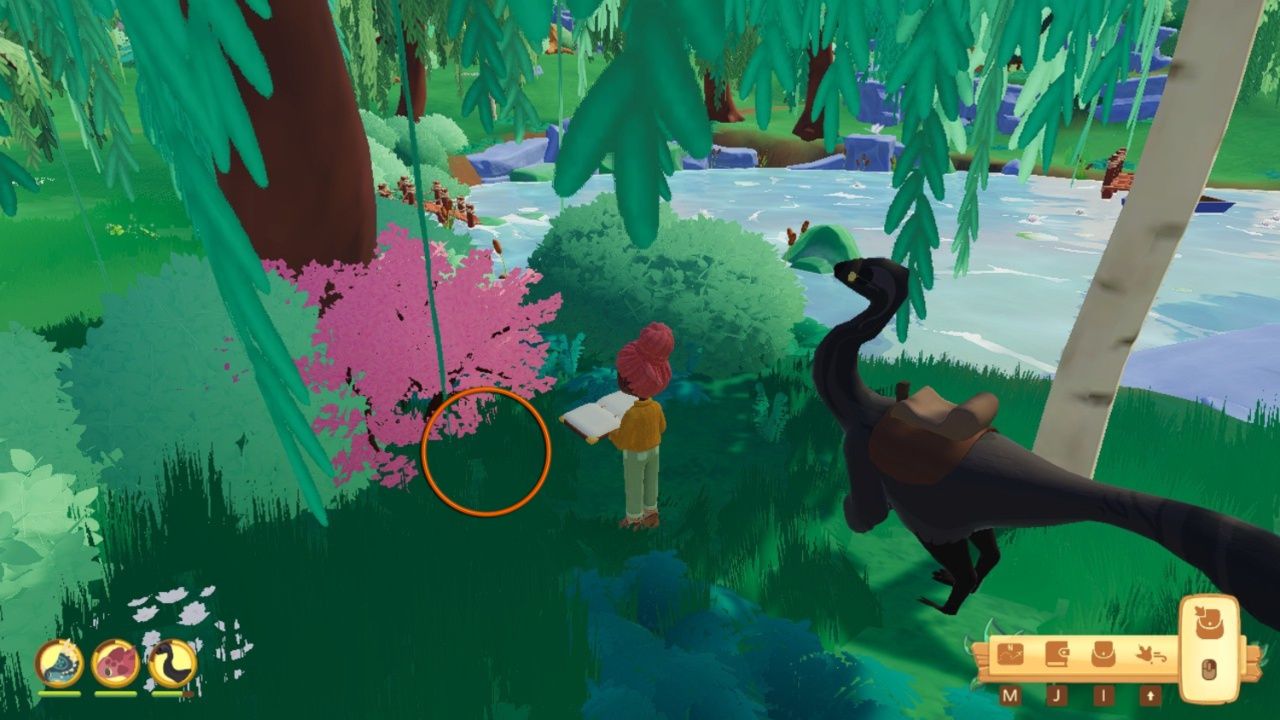Open the inventory pouch icon
1280x720 pixels.
click(x=1101, y=655)
